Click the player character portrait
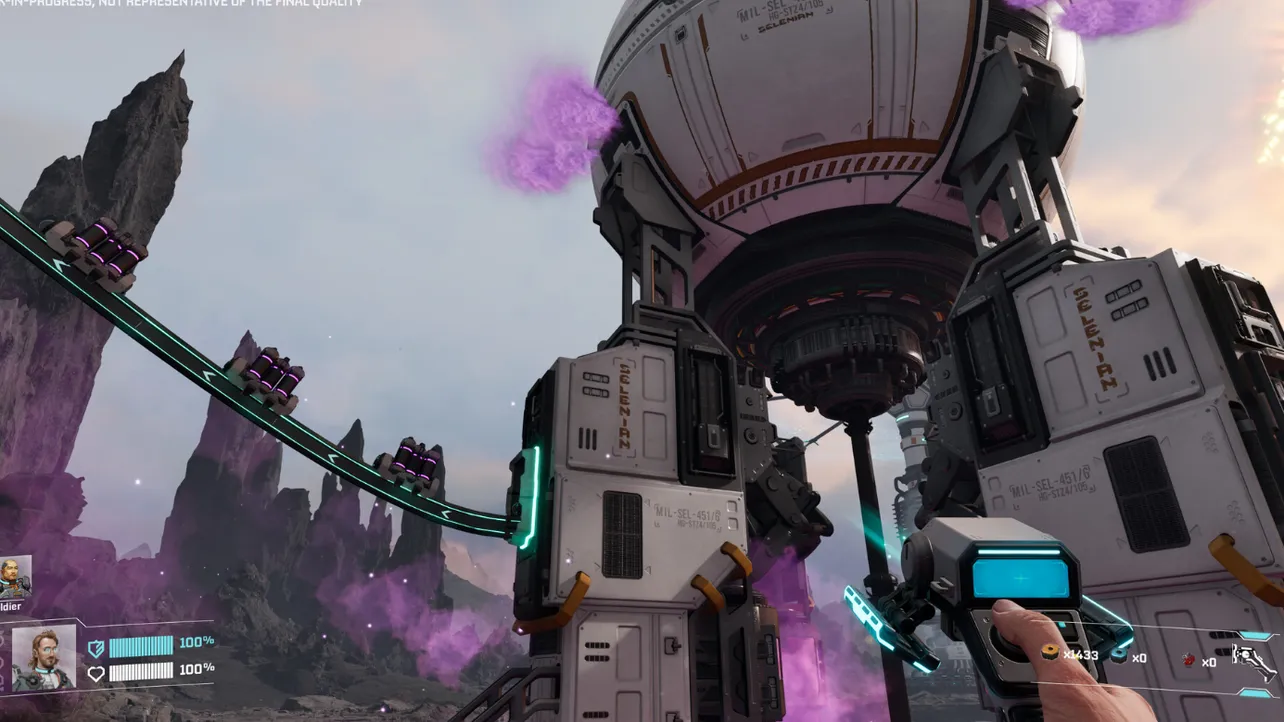 (45, 660)
